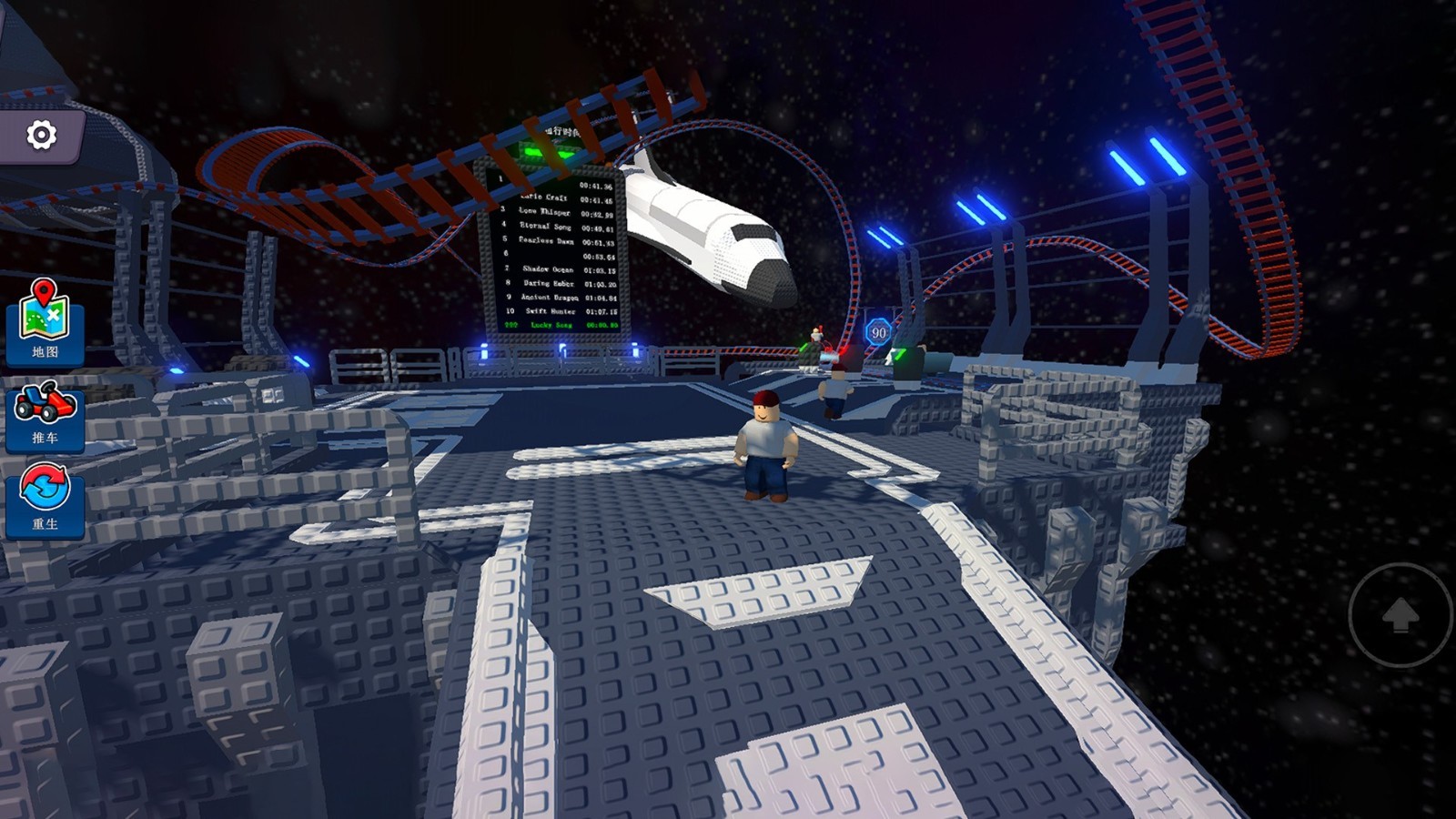Open the map (地图) button

(x=45, y=321)
